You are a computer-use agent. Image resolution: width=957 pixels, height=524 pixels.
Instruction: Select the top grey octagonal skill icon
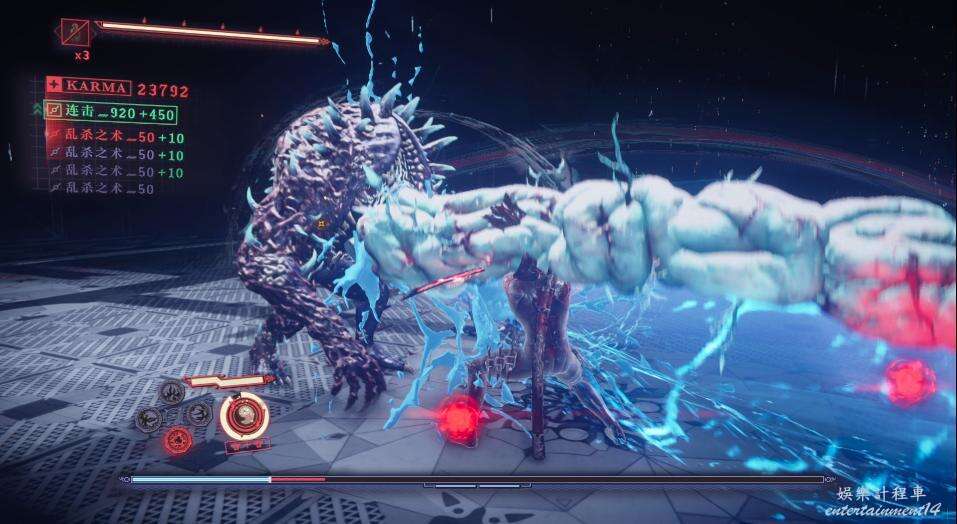(174, 393)
